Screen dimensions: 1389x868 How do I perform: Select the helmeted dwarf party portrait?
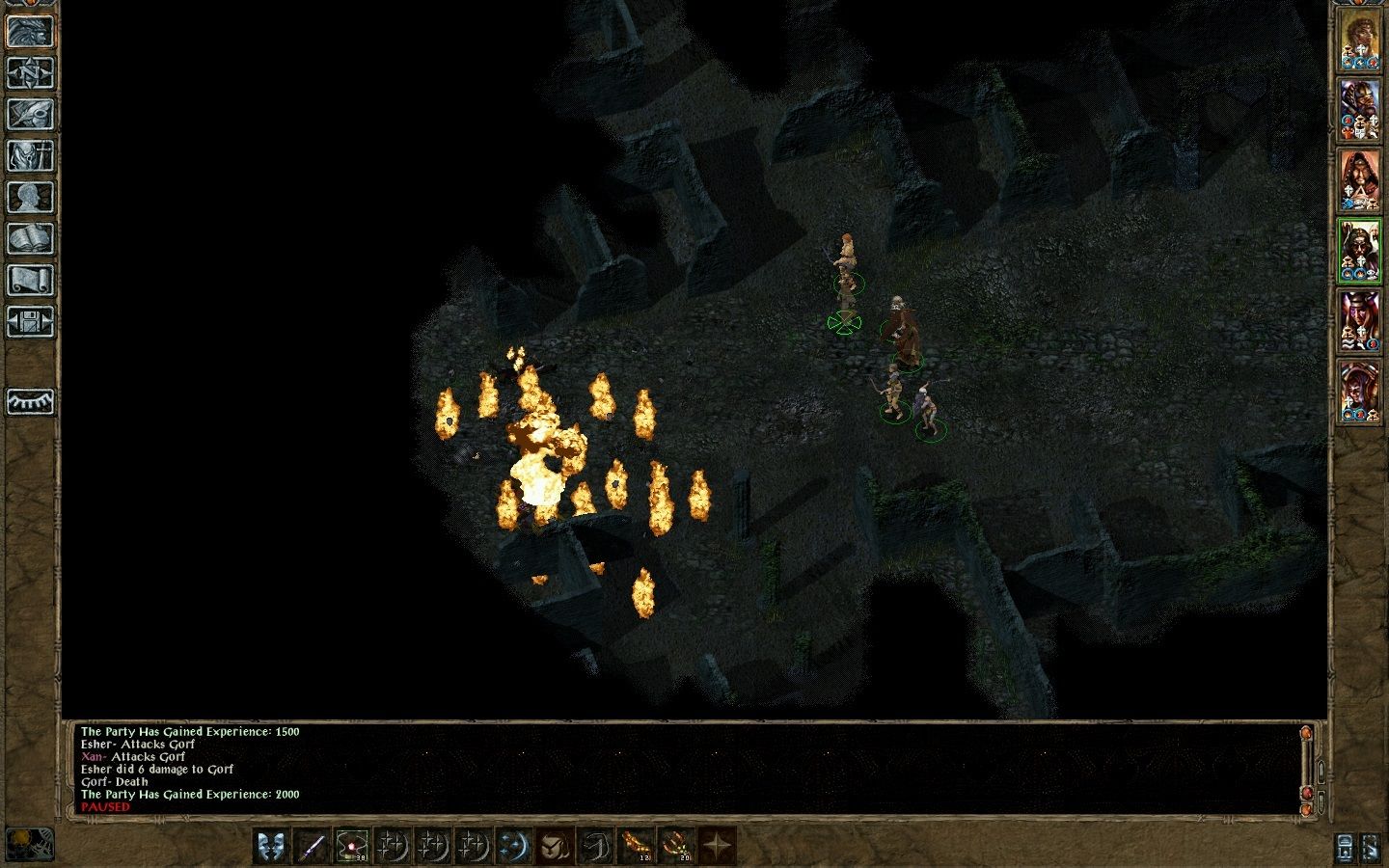pyautogui.click(x=1359, y=111)
